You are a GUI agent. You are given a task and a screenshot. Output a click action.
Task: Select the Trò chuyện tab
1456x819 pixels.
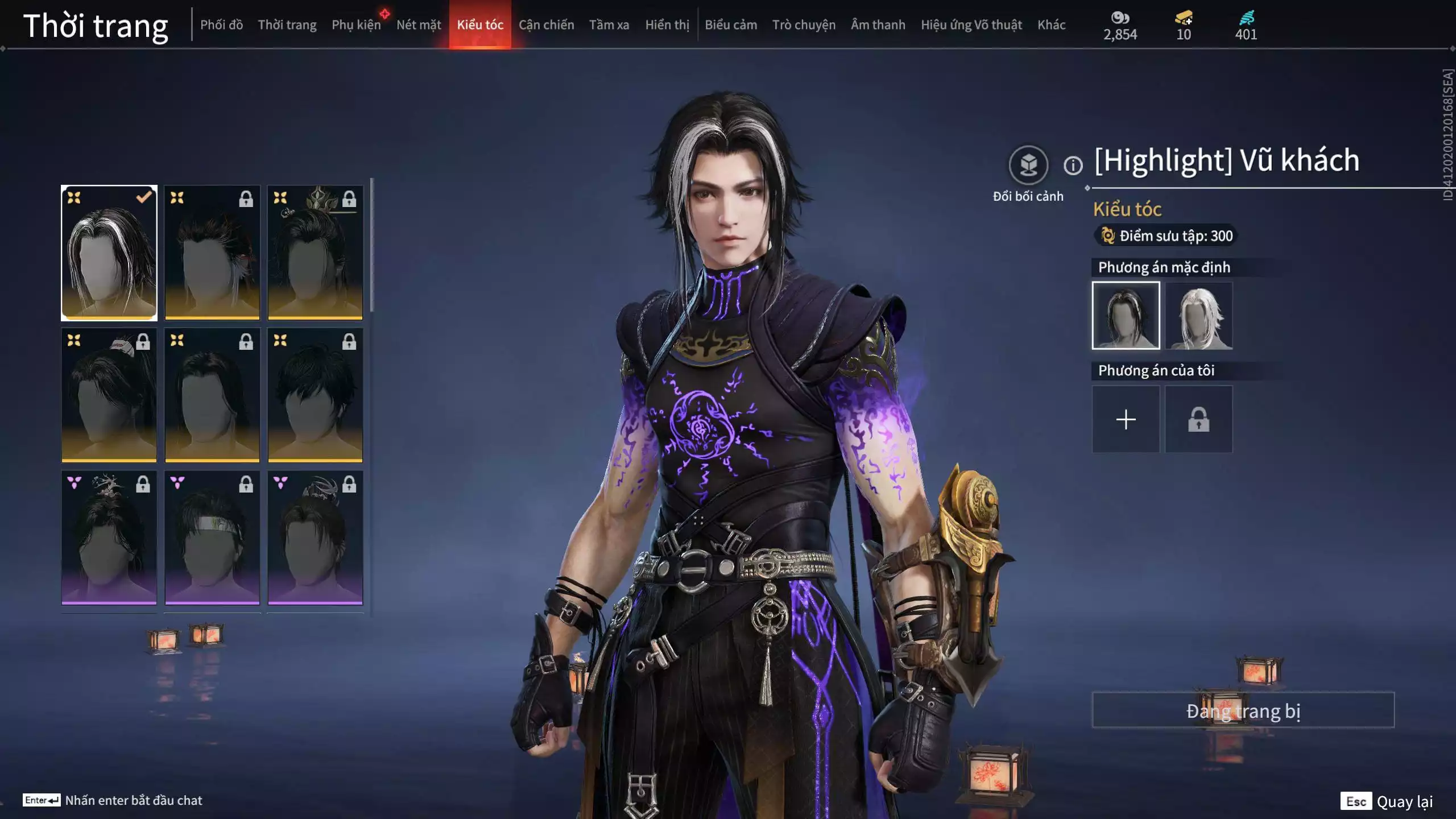coord(804,25)
